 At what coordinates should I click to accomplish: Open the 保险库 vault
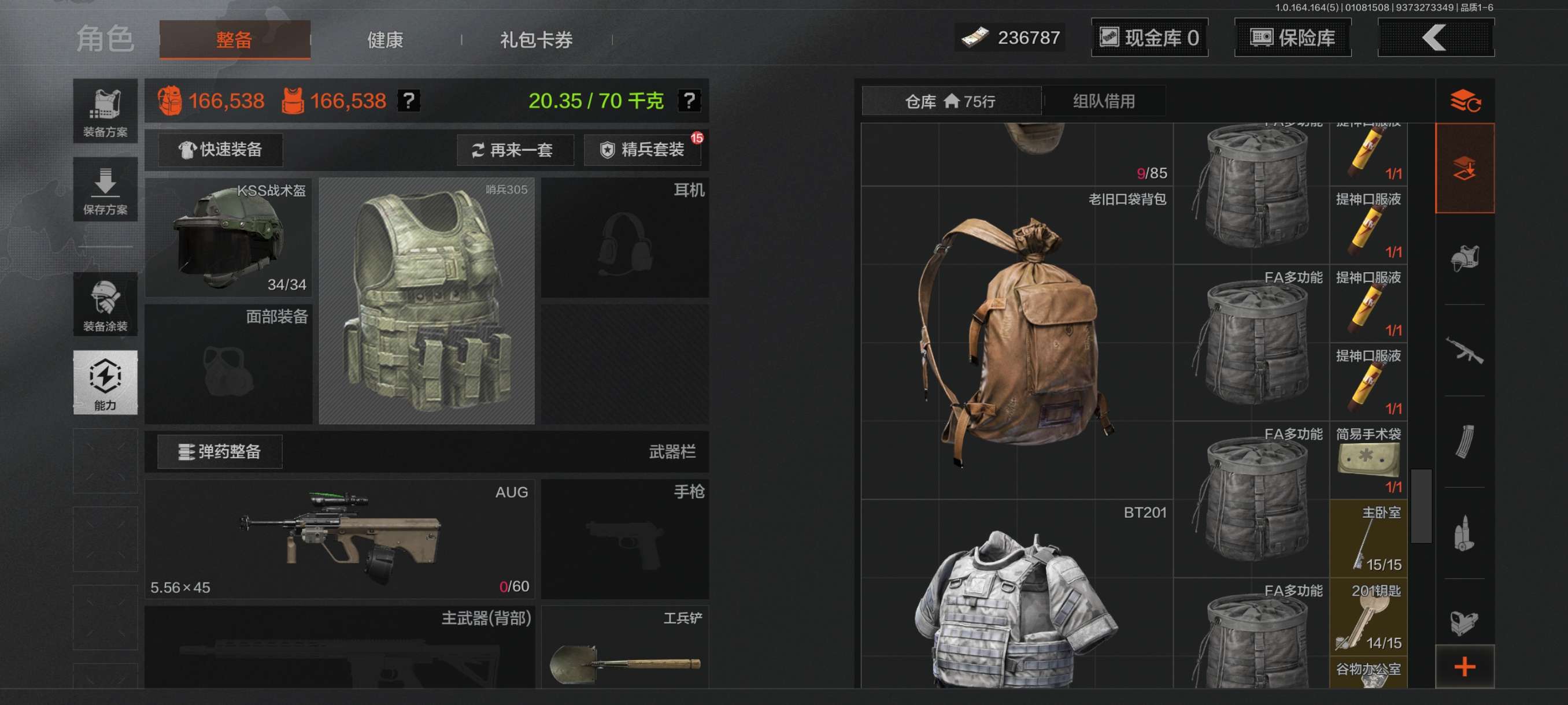coord(1292,38)
